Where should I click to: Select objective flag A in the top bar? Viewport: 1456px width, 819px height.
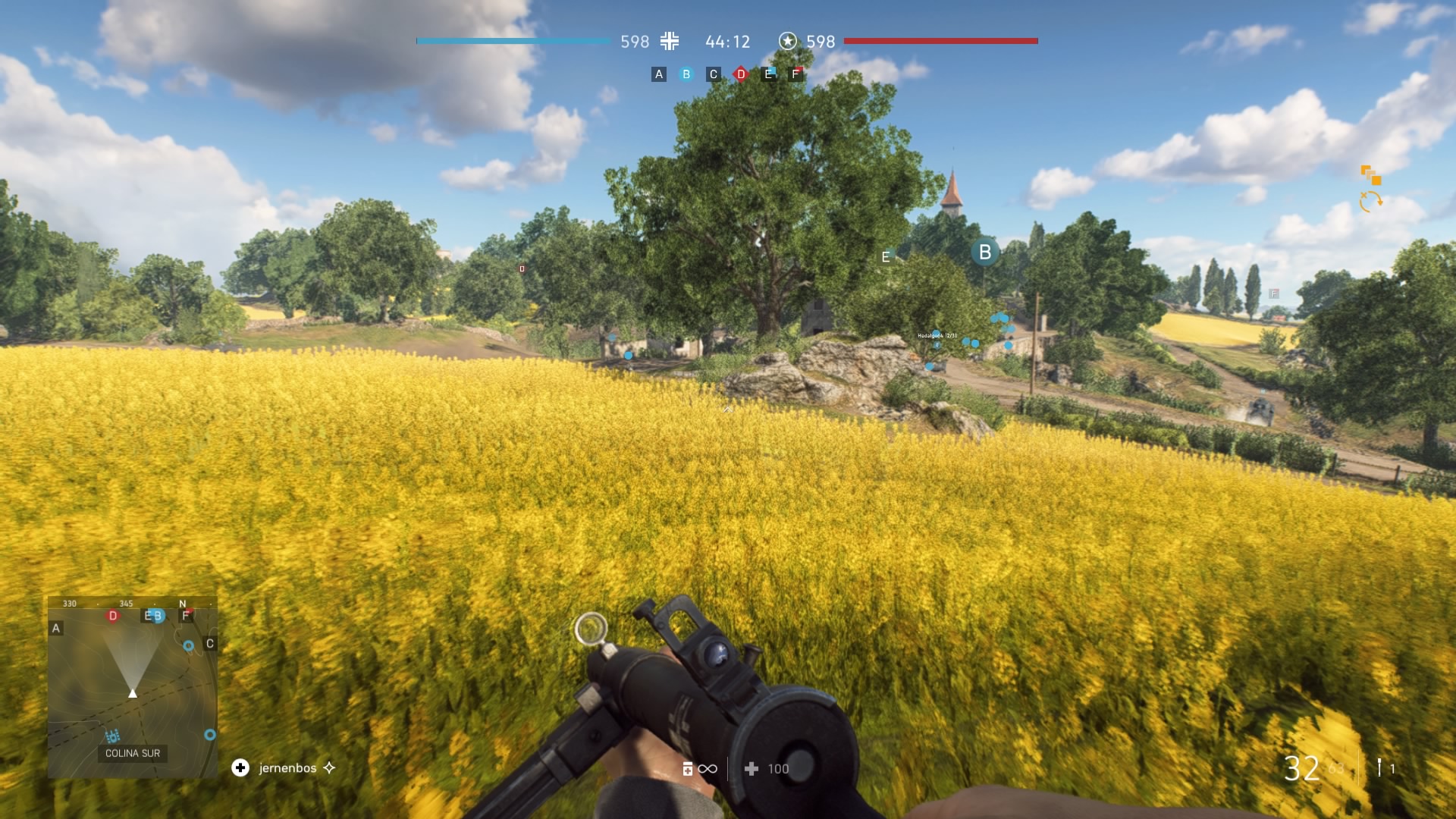(x=659, y=74)
